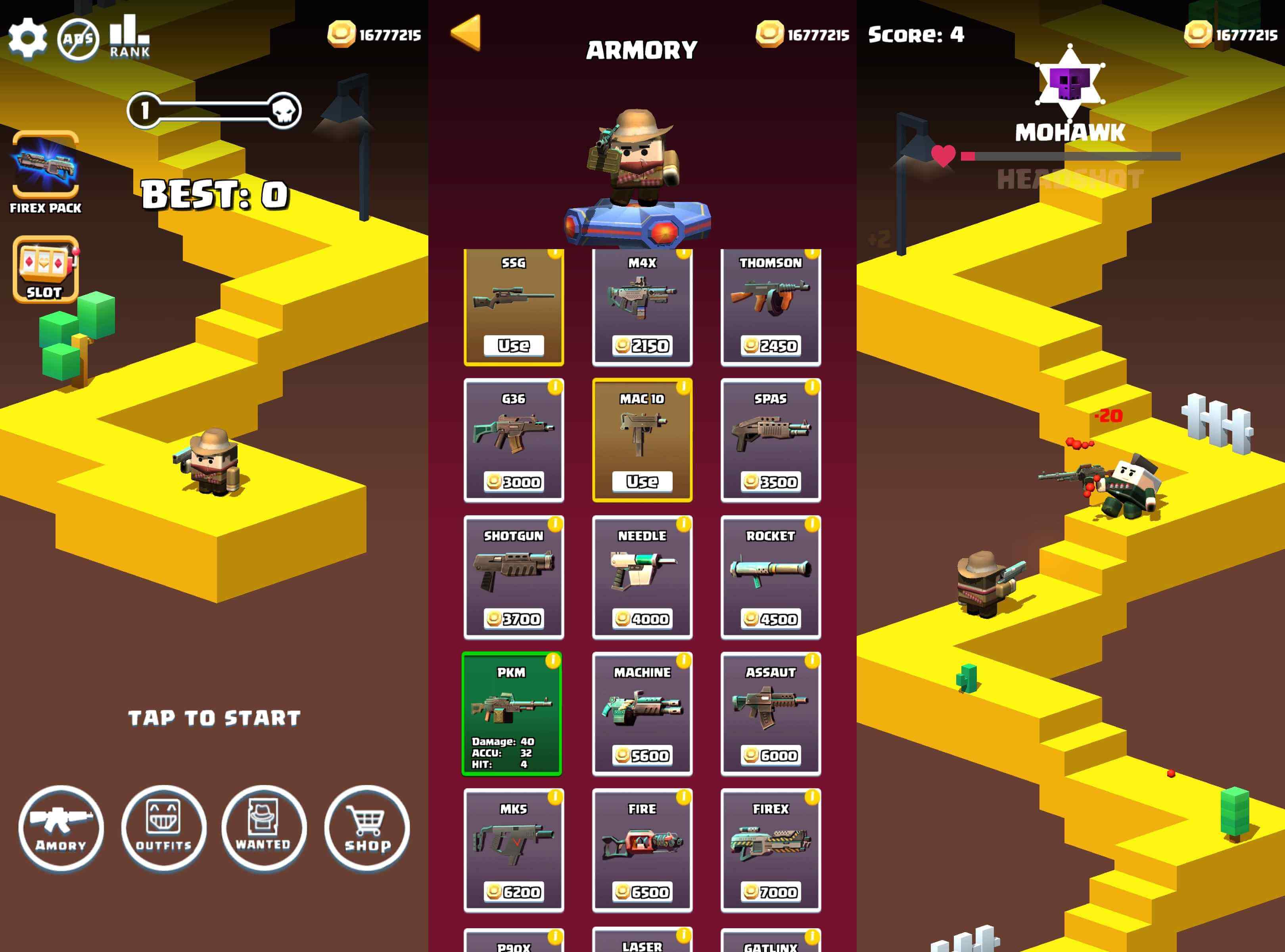The image size is (1285, 952).
Task: Buy the Rocket launcher for 4500
Action: tap(771, 618)
